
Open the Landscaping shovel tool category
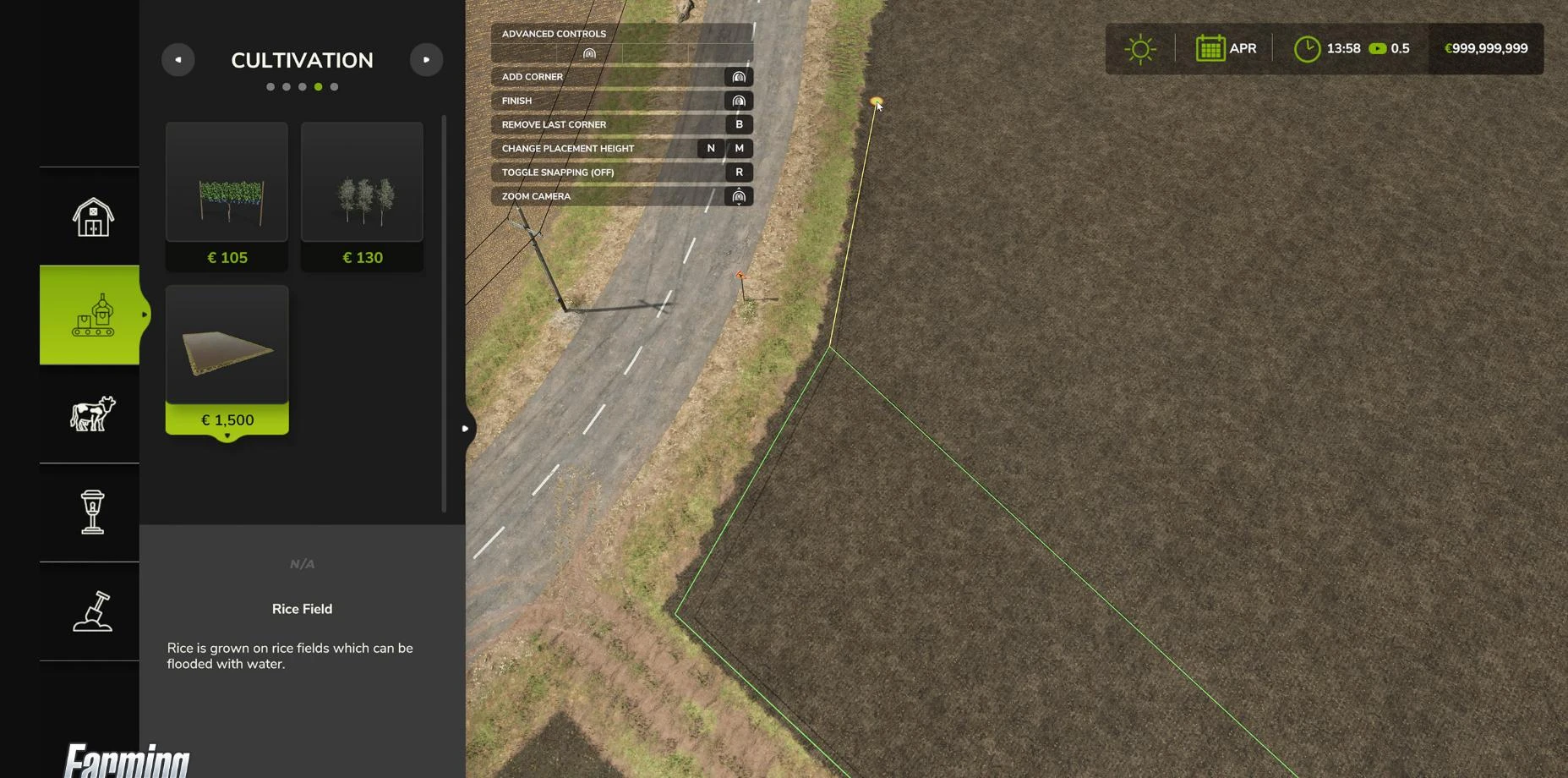click(92, 612)
